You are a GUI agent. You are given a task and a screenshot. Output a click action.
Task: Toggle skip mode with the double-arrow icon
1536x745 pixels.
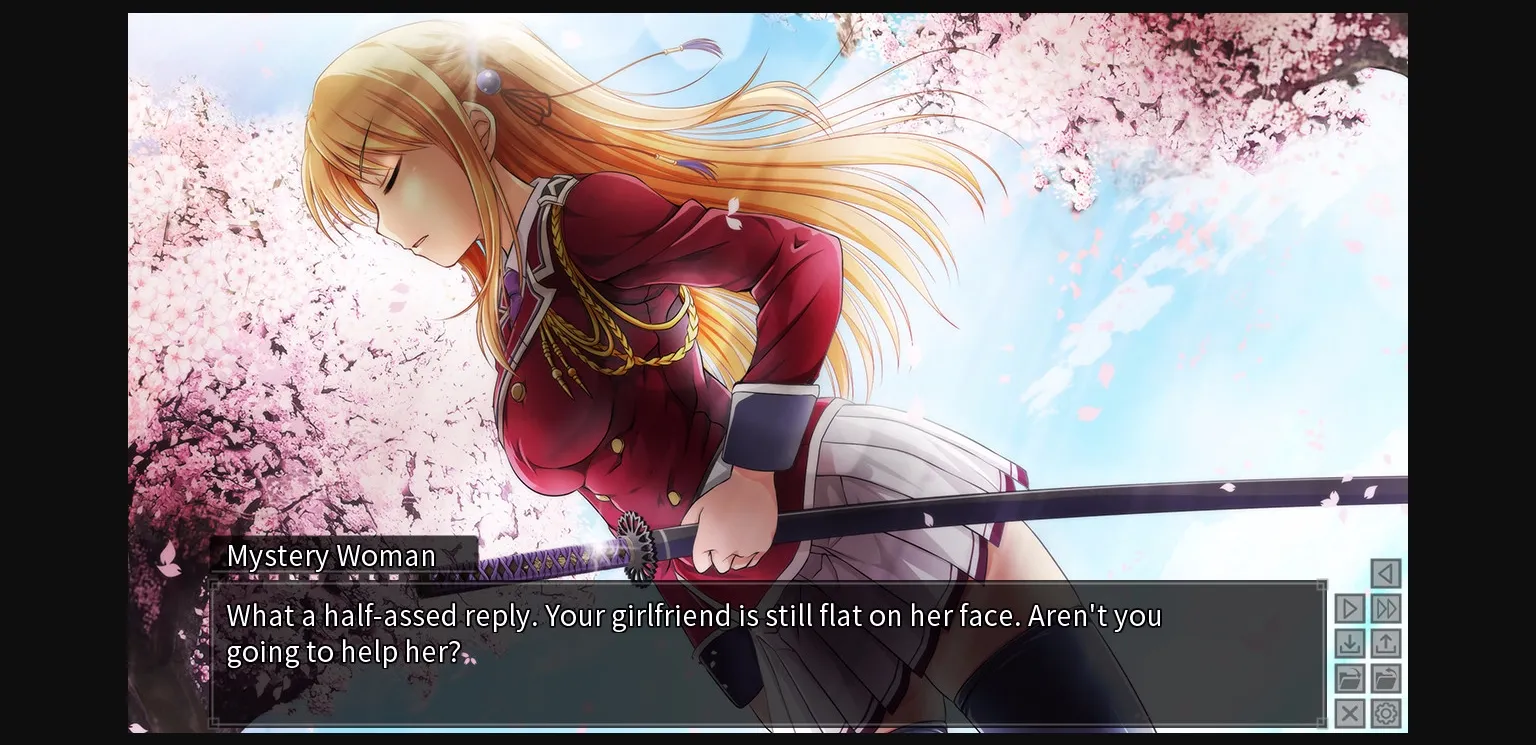pyautogui.click(x=1385, y=608)
